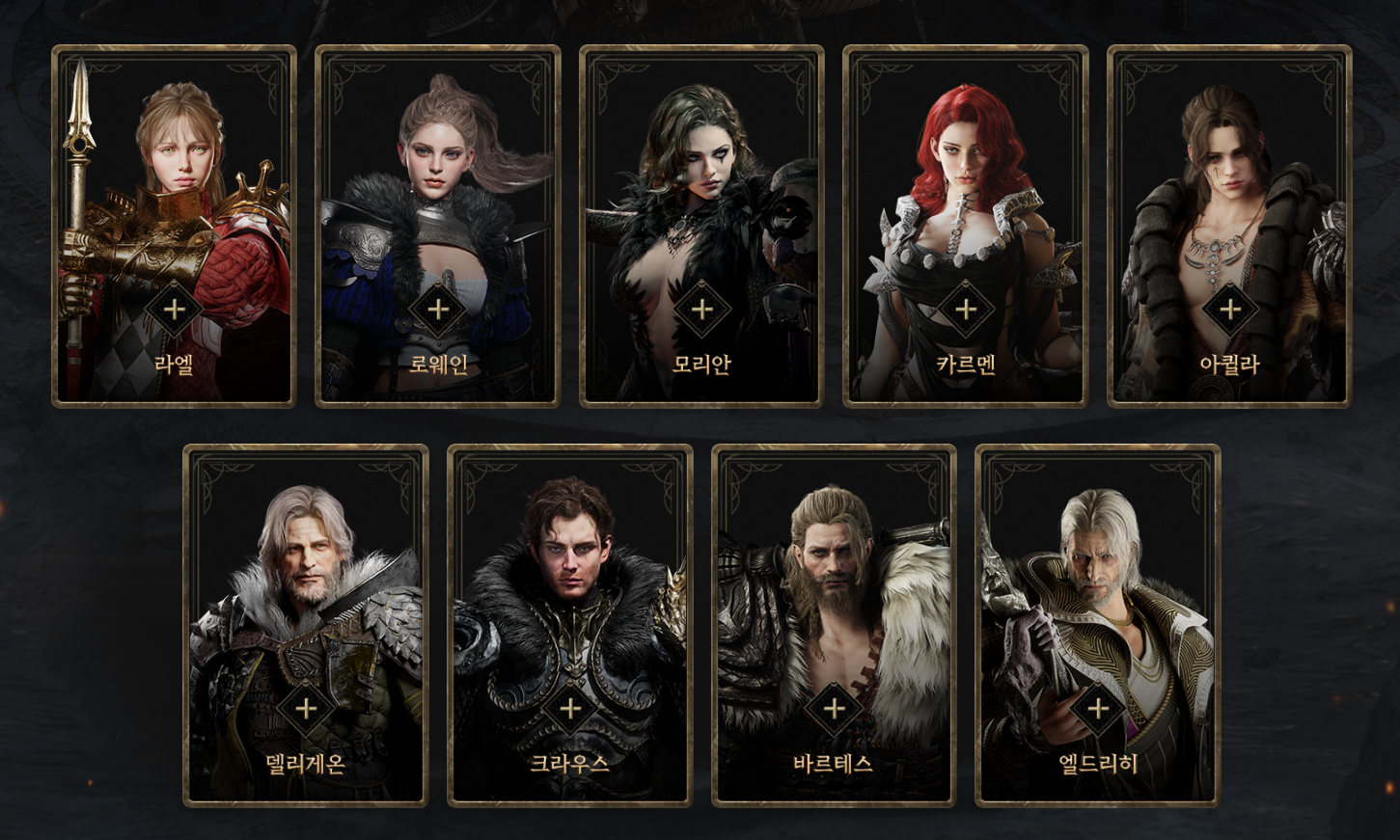
Task: Click the plus icon on 로웨인's card
Action: click(x=438, y=311)
